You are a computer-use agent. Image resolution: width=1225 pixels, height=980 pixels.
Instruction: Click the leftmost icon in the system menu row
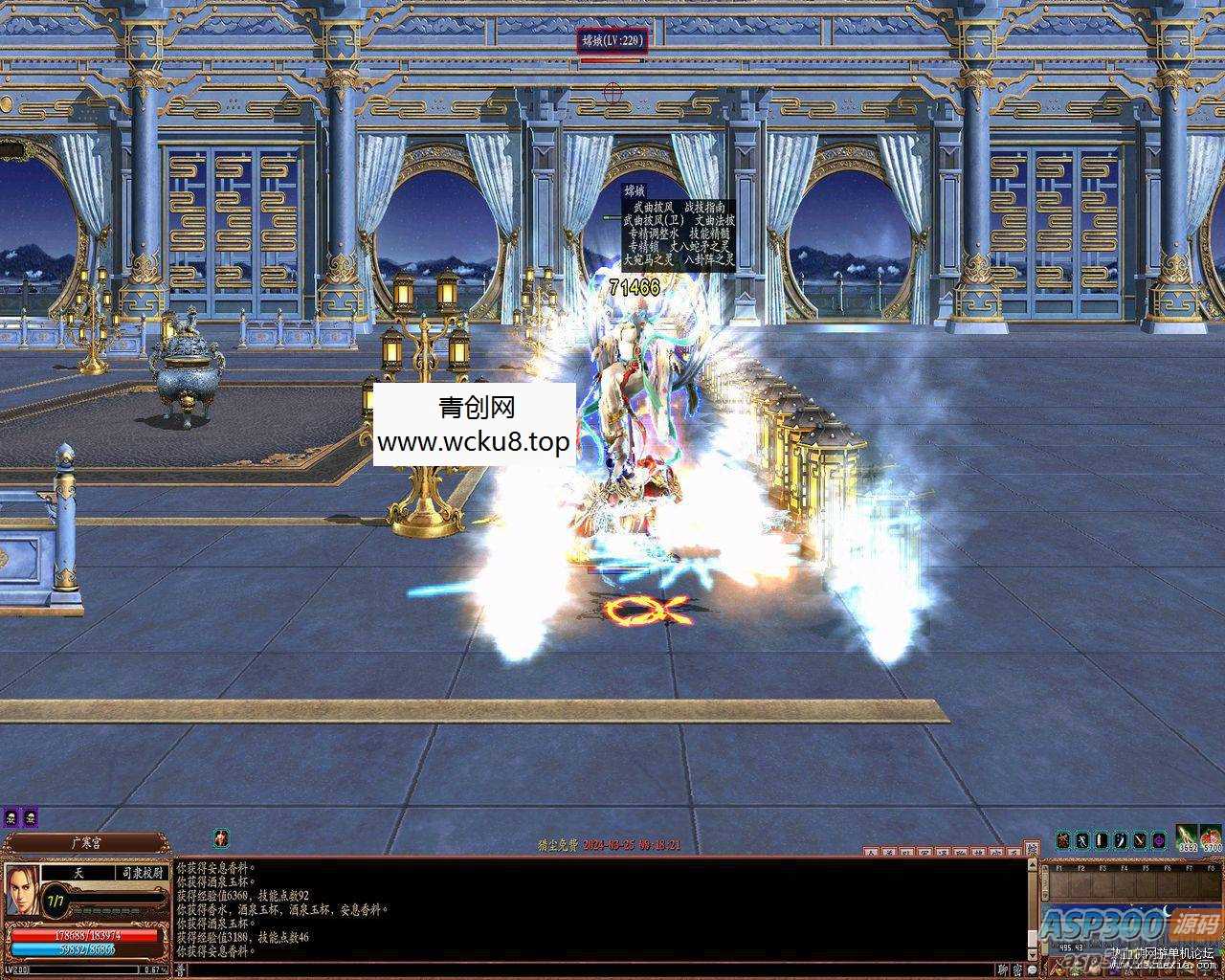tap(869, 851)
